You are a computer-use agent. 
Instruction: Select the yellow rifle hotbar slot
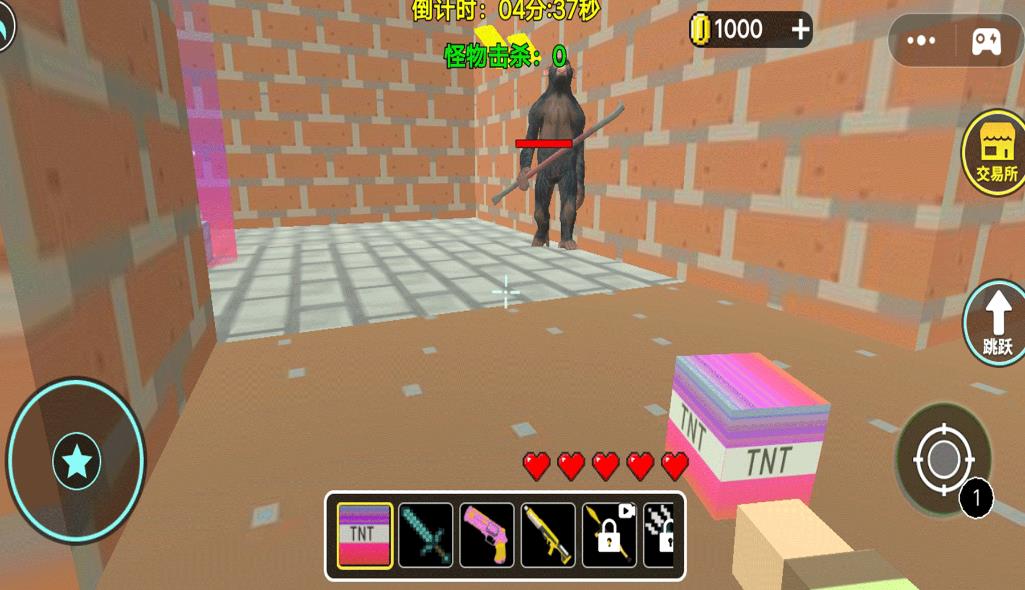[x=548, y=535]
